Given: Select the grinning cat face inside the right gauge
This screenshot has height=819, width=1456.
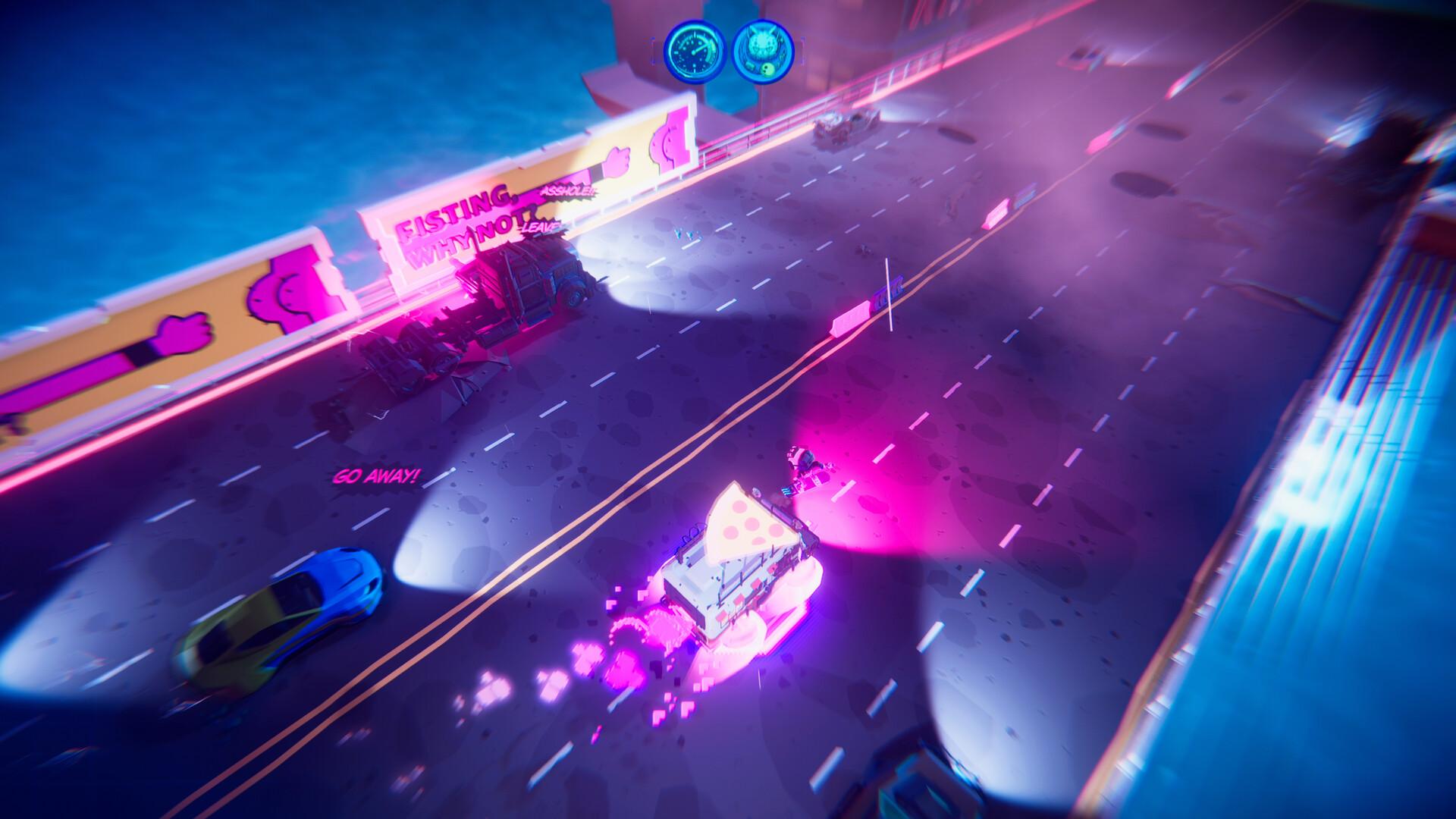Looking at the screenshot, I should (761, 42).
